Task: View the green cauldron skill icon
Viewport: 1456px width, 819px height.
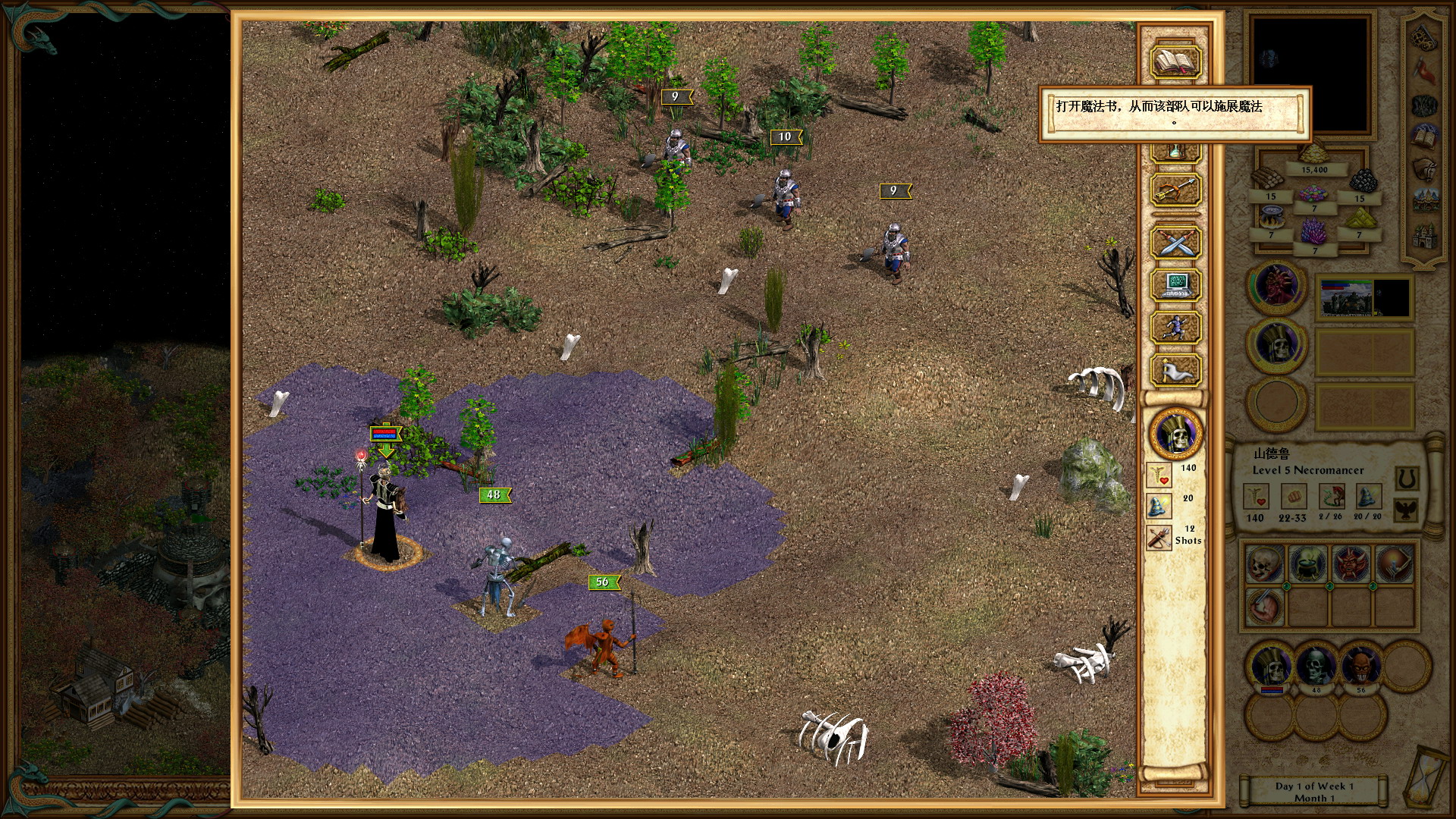Action: click(1307, 565)
